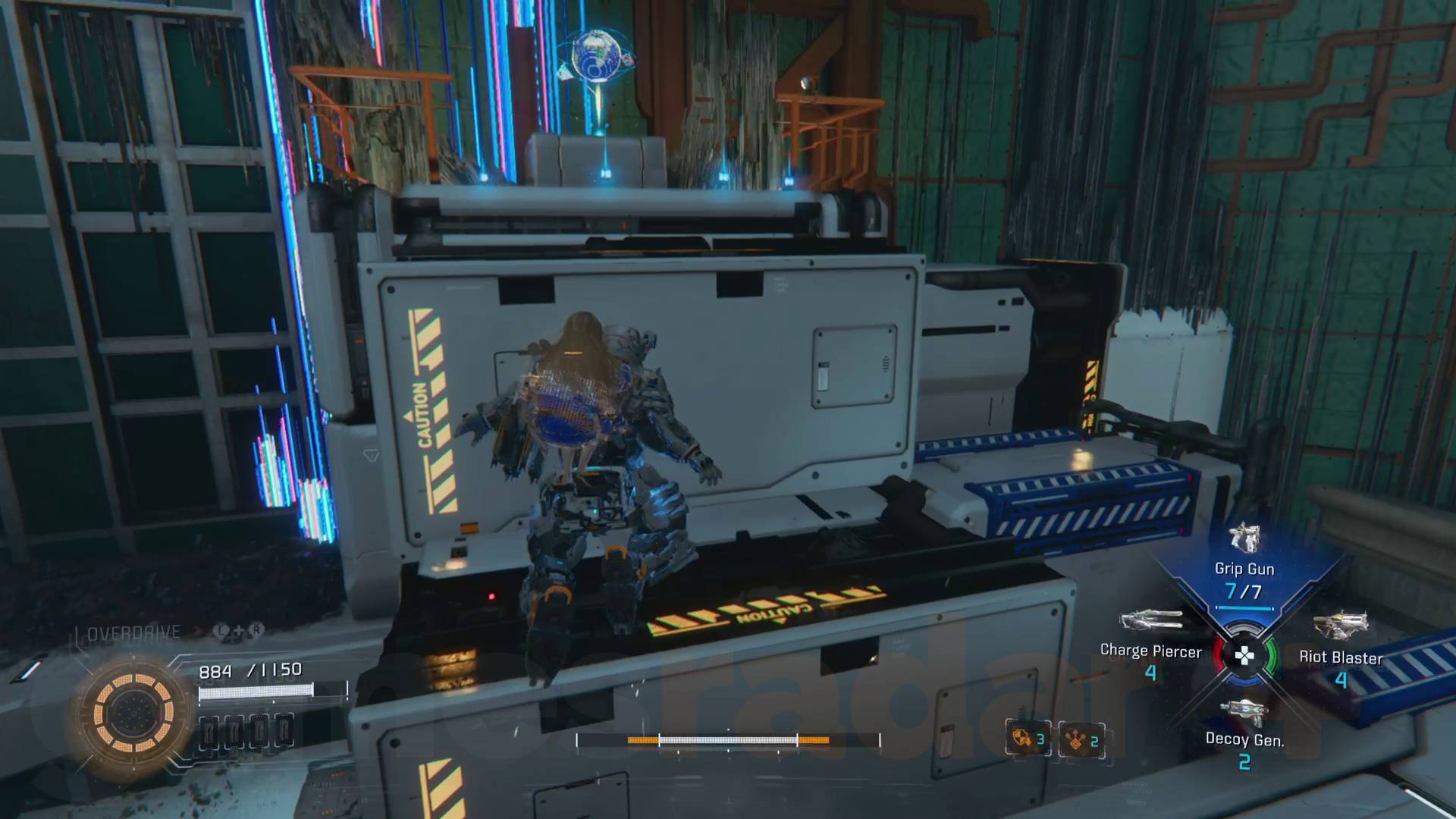Click the dart trap gadget icon showing 2
The image size is (1456, 819).
point(1079,739)
